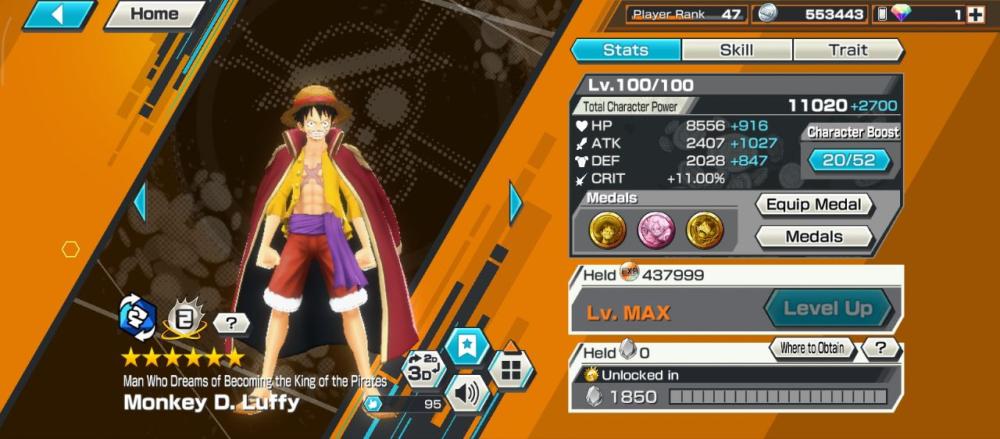Open the Medals list
This screenshot has width=1000, height=439.
(x=814, y=237)
